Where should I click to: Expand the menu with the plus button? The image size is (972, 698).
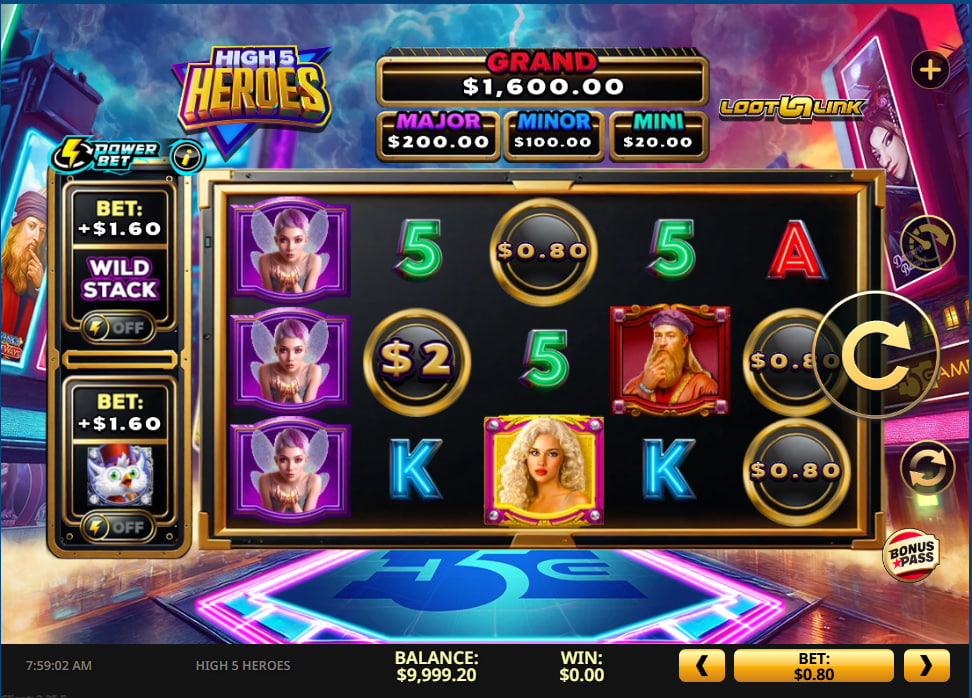click(x=930, y=70)
